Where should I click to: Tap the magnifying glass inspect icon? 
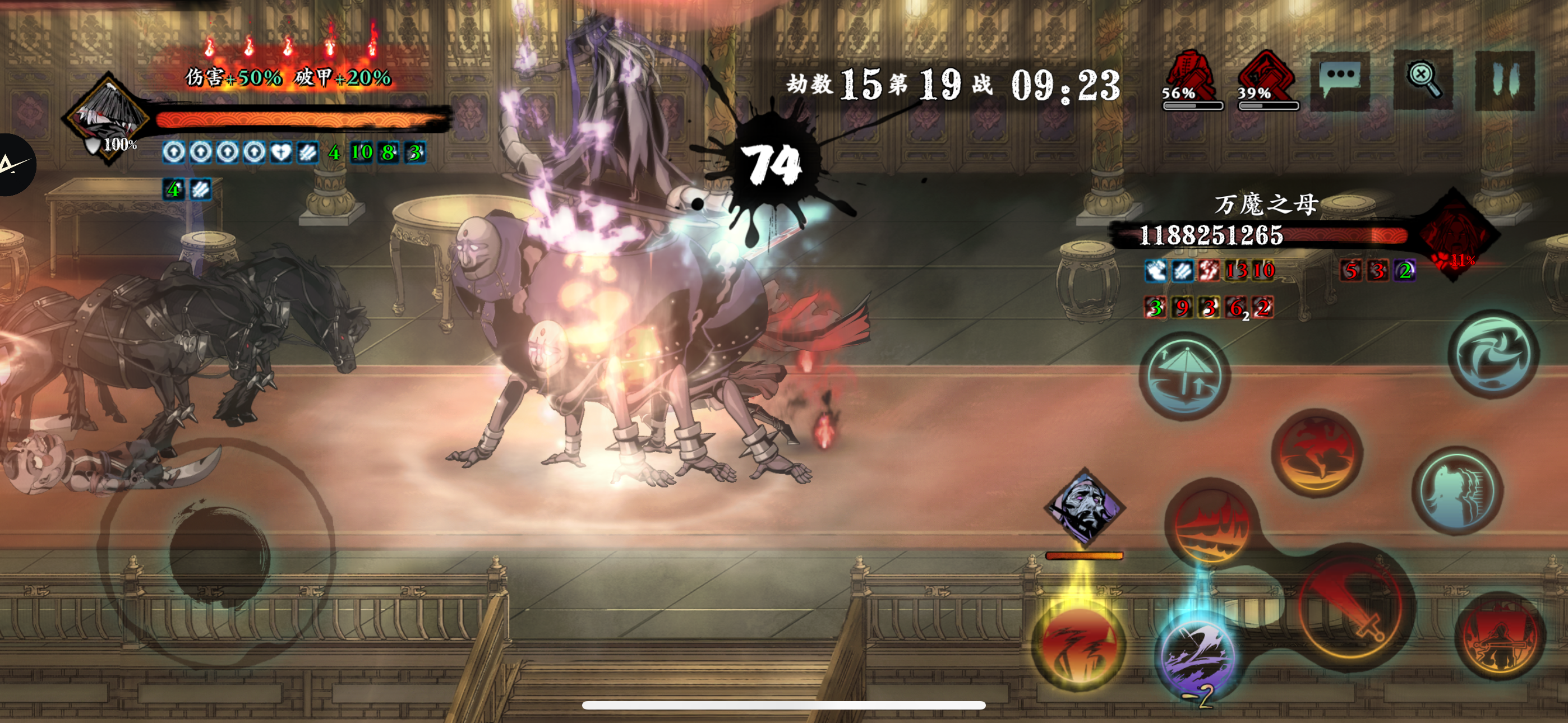(1423, 80)
